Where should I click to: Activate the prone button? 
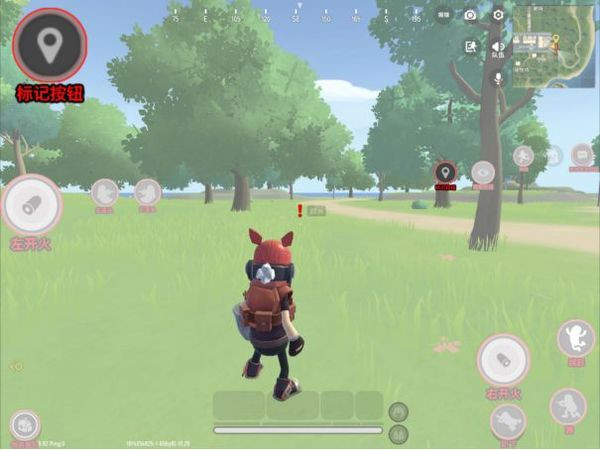[508, 421]
